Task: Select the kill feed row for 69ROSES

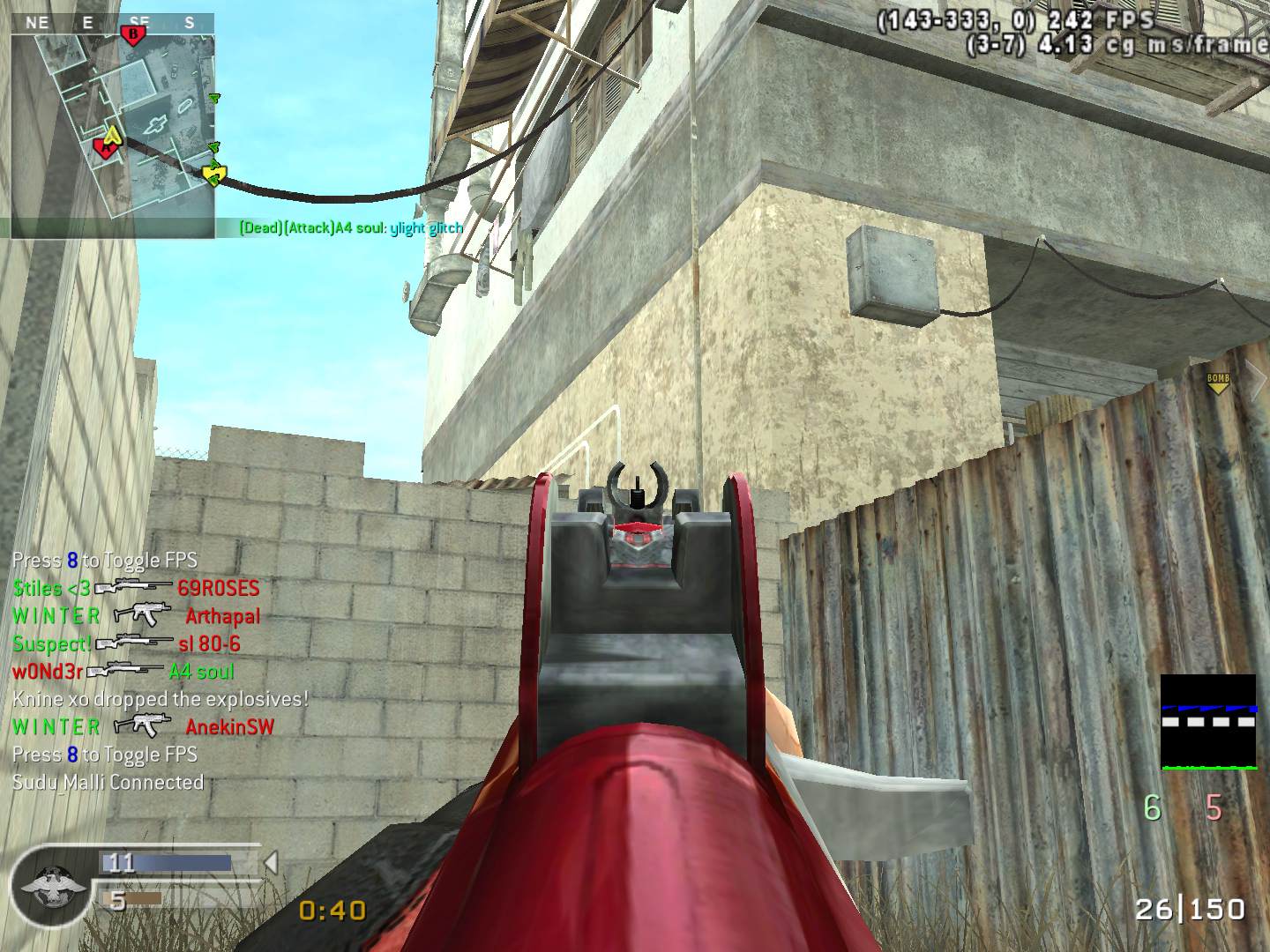Action: click(136, 588)
